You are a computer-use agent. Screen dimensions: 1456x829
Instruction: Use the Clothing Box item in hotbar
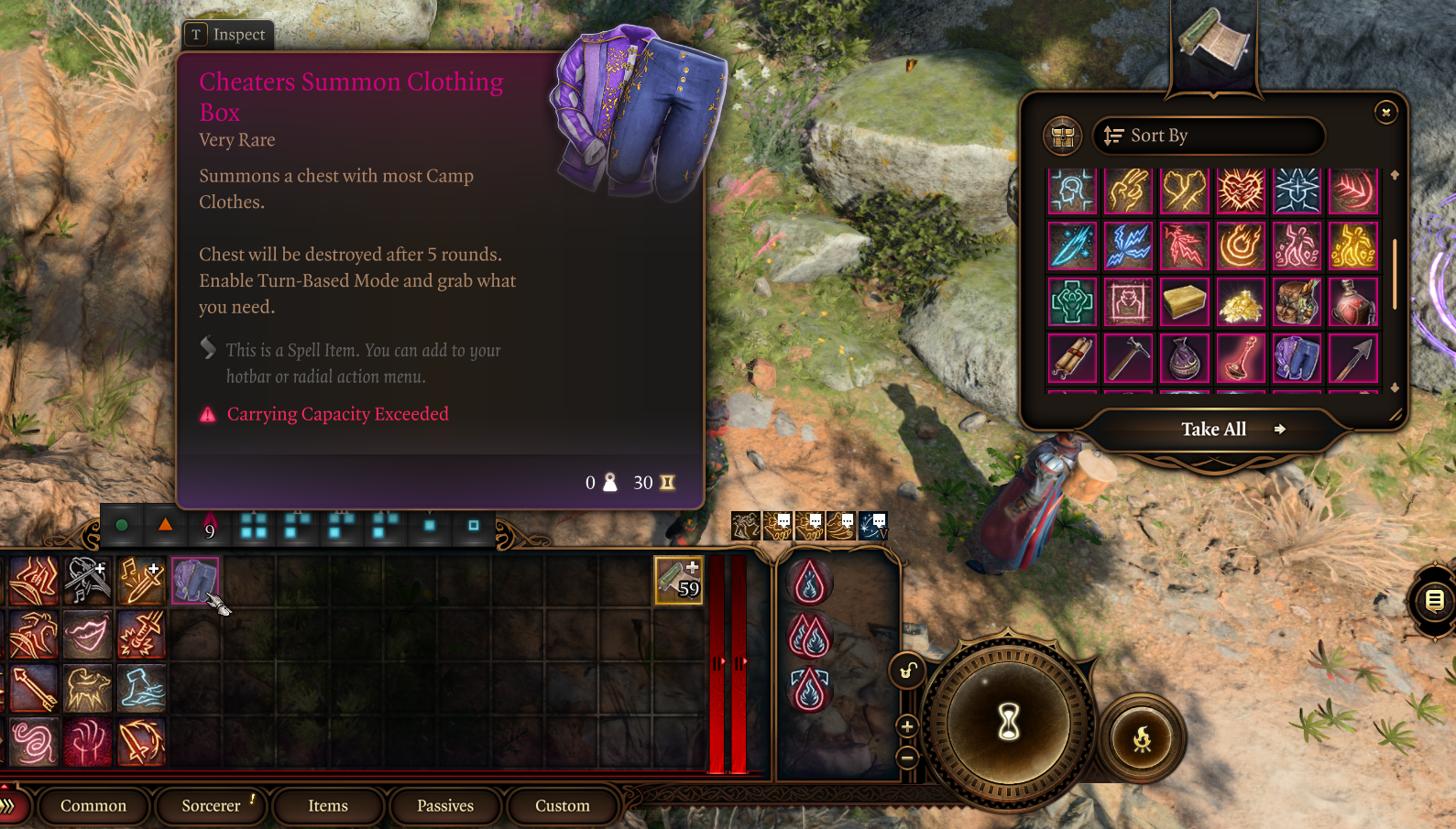tap(194, 580)
